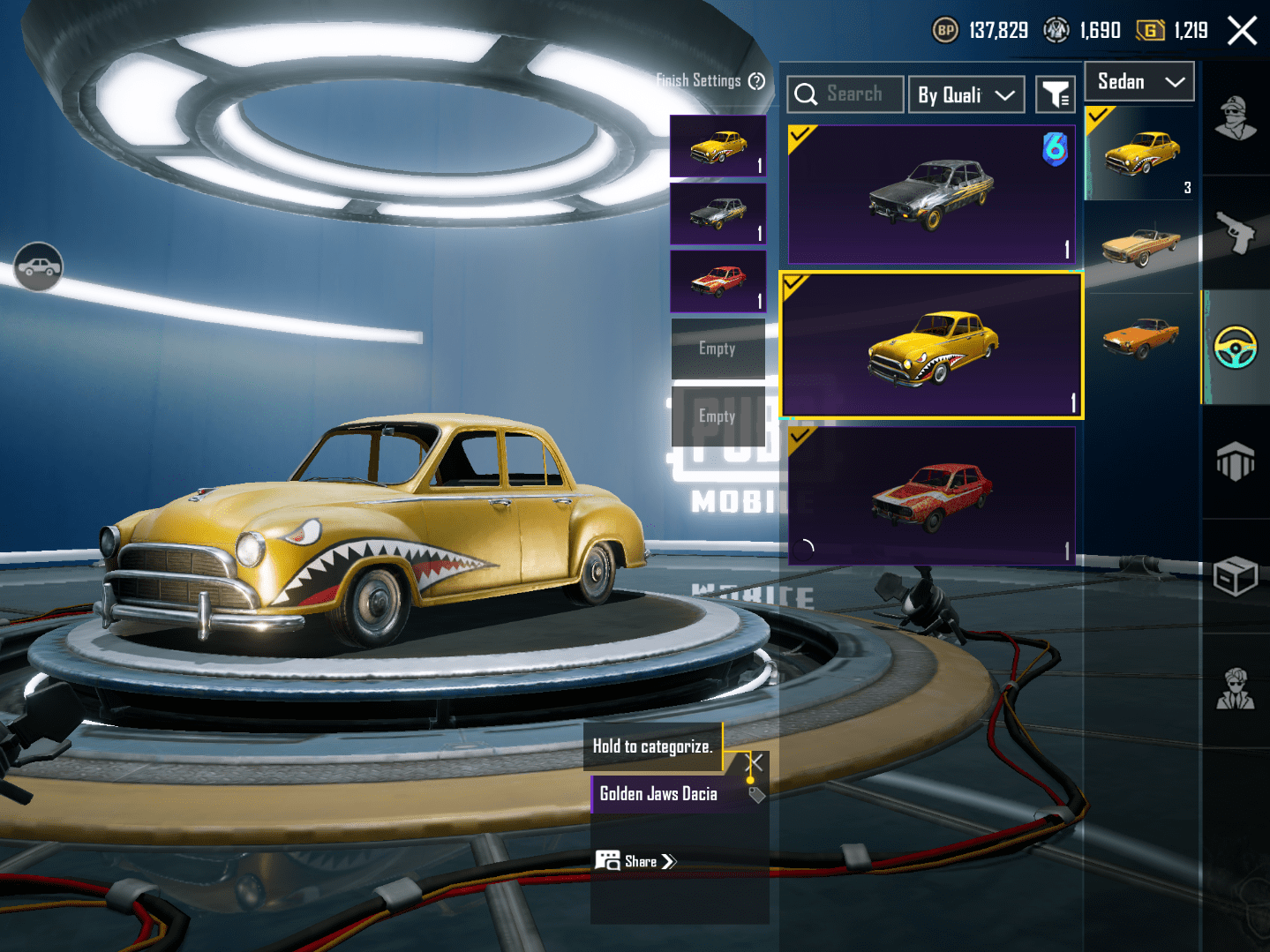This screenshot has height=952, width=1270.
Task: Select the Golden Jaws Dacia card
Action: pyautogui.click(x=931, y=345)
